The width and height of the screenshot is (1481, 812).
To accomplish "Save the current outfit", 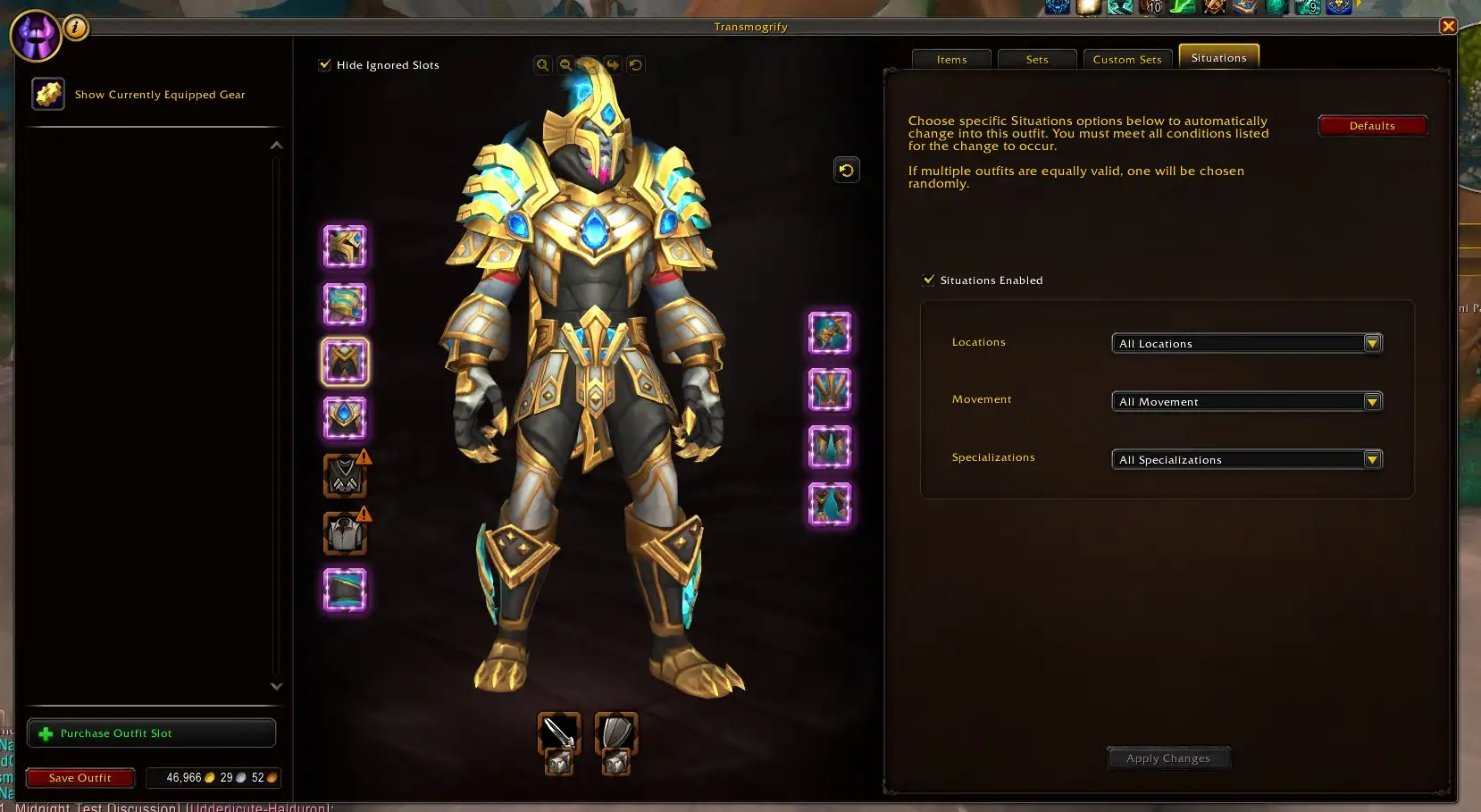I will [x=80, y=778].
